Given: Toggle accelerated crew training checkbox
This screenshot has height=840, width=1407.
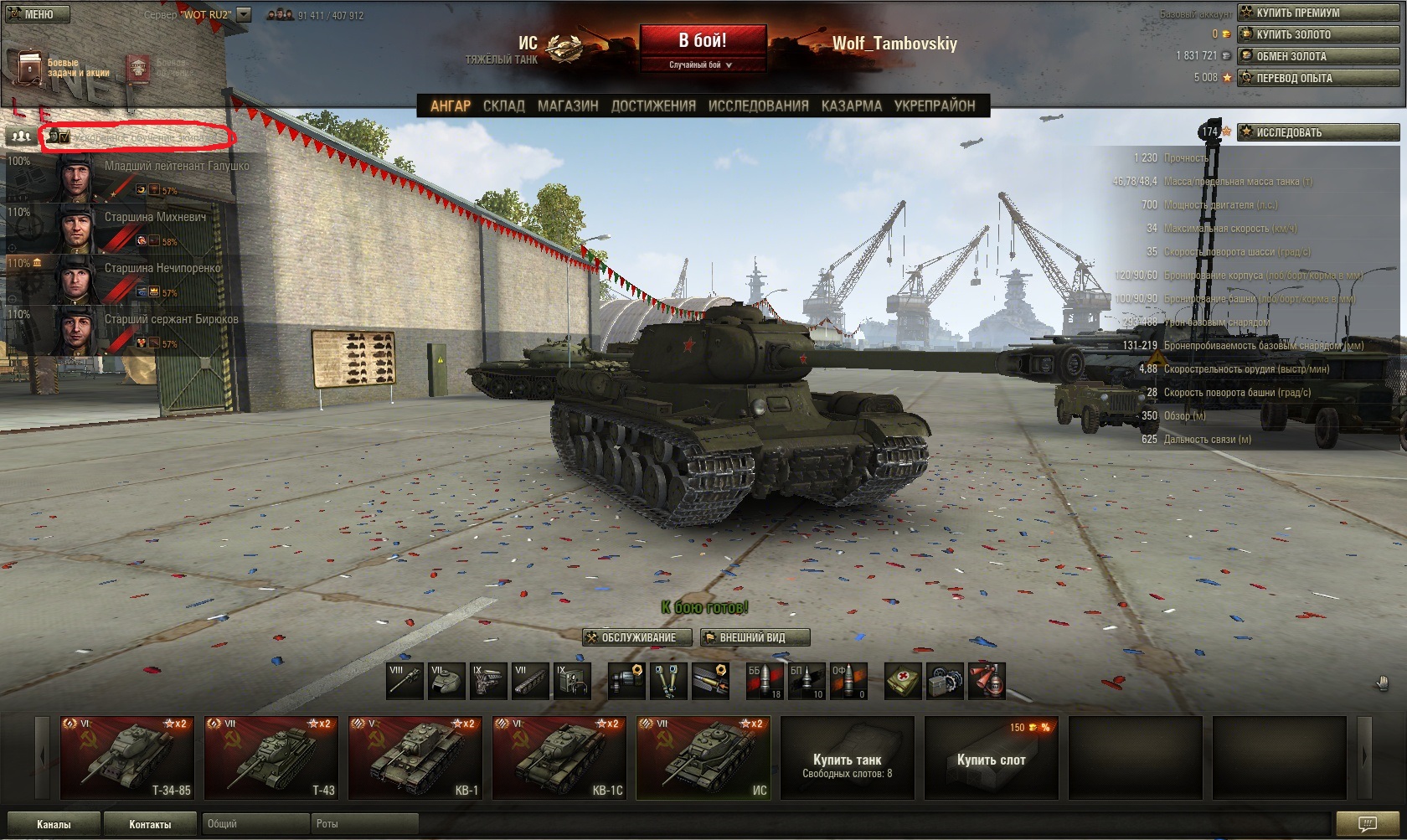Looking at the screenshot, I should click(x=64, y=137).
